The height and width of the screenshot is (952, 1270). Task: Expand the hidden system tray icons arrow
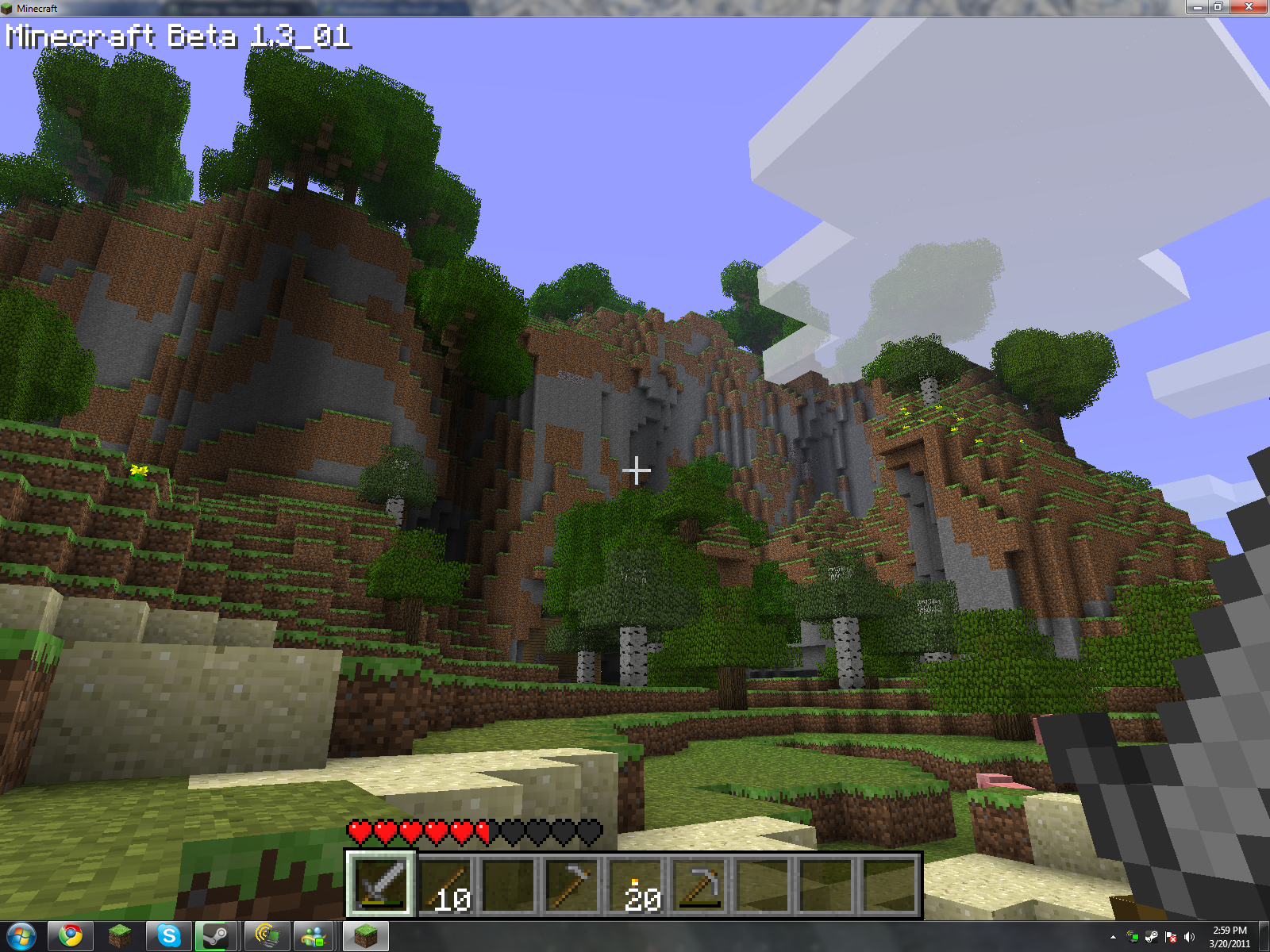click(x=1114, y=937)
